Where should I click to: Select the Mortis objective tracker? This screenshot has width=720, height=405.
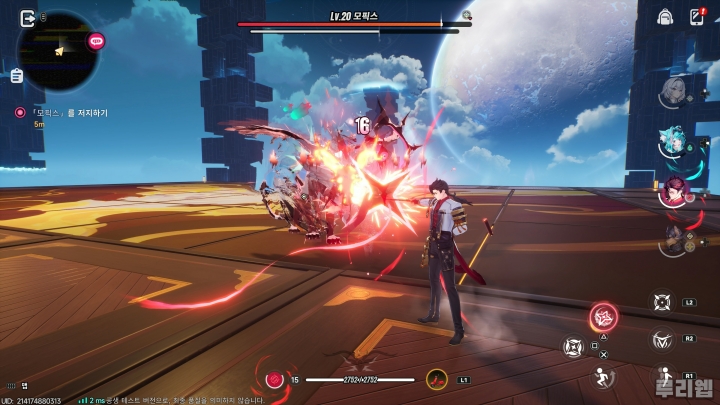click(66, 113)
